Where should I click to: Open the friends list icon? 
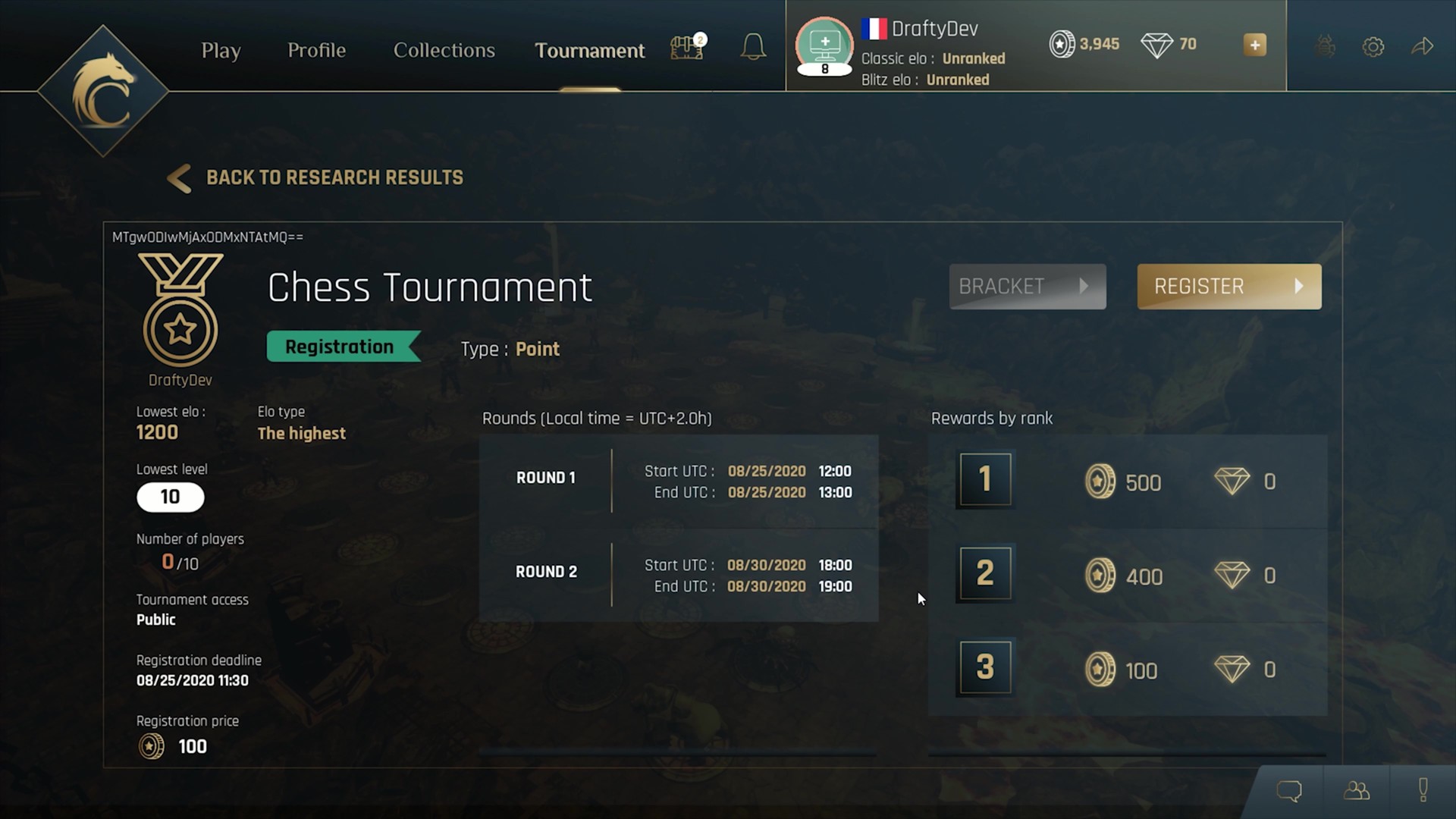click(1357, 791)
